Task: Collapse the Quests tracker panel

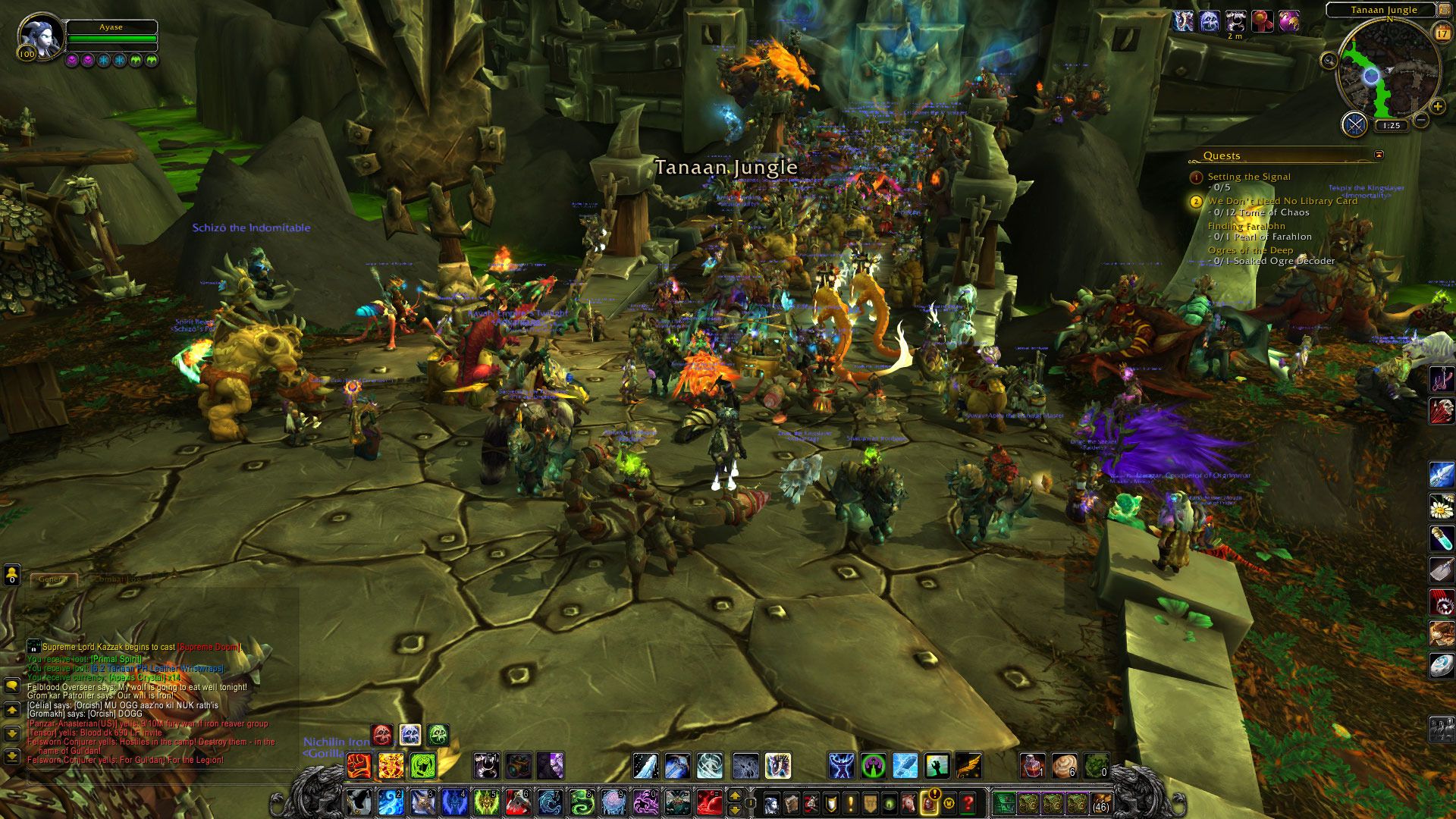Action: tap(1379, 155)
